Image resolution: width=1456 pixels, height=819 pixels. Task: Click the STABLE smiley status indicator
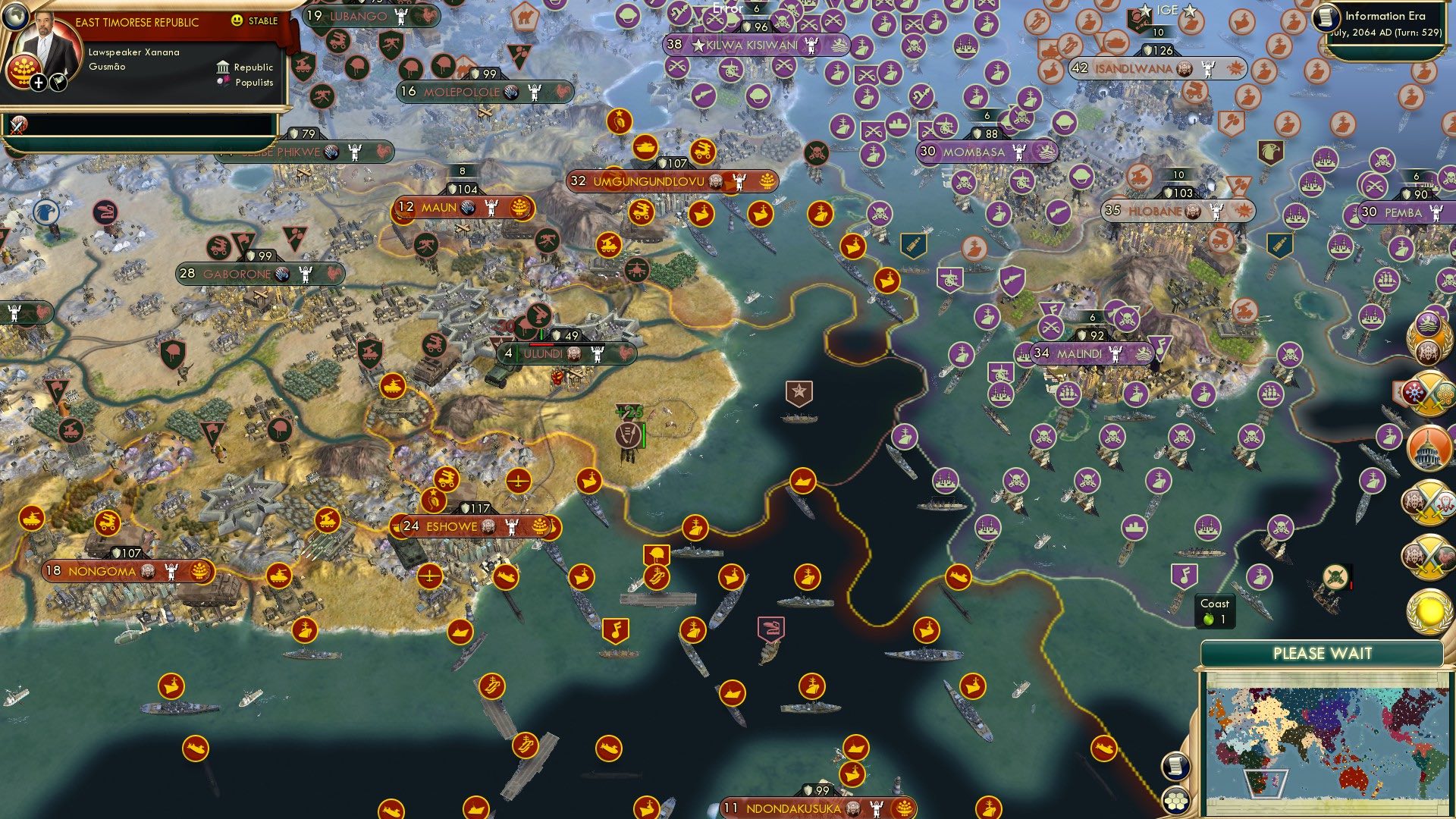[237, 20]
